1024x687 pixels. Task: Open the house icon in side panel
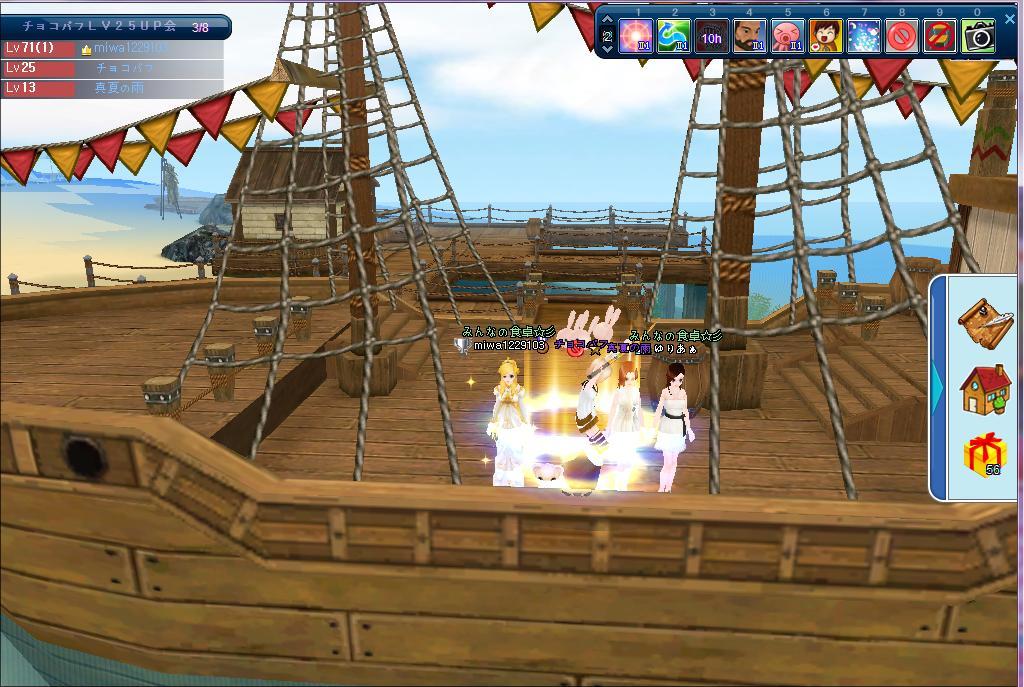[984, 388]
